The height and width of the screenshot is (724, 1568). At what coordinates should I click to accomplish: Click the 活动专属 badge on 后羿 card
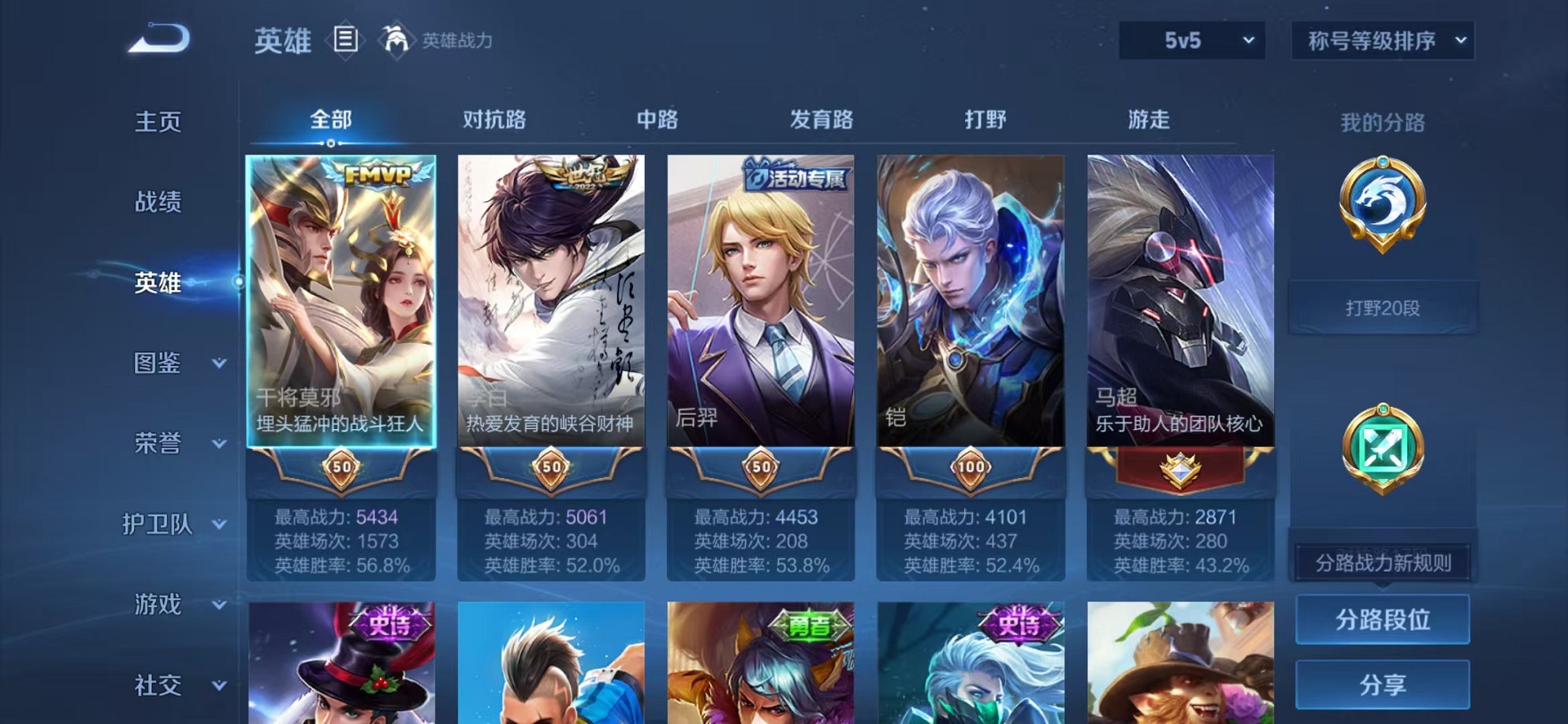tap(798, 178)
